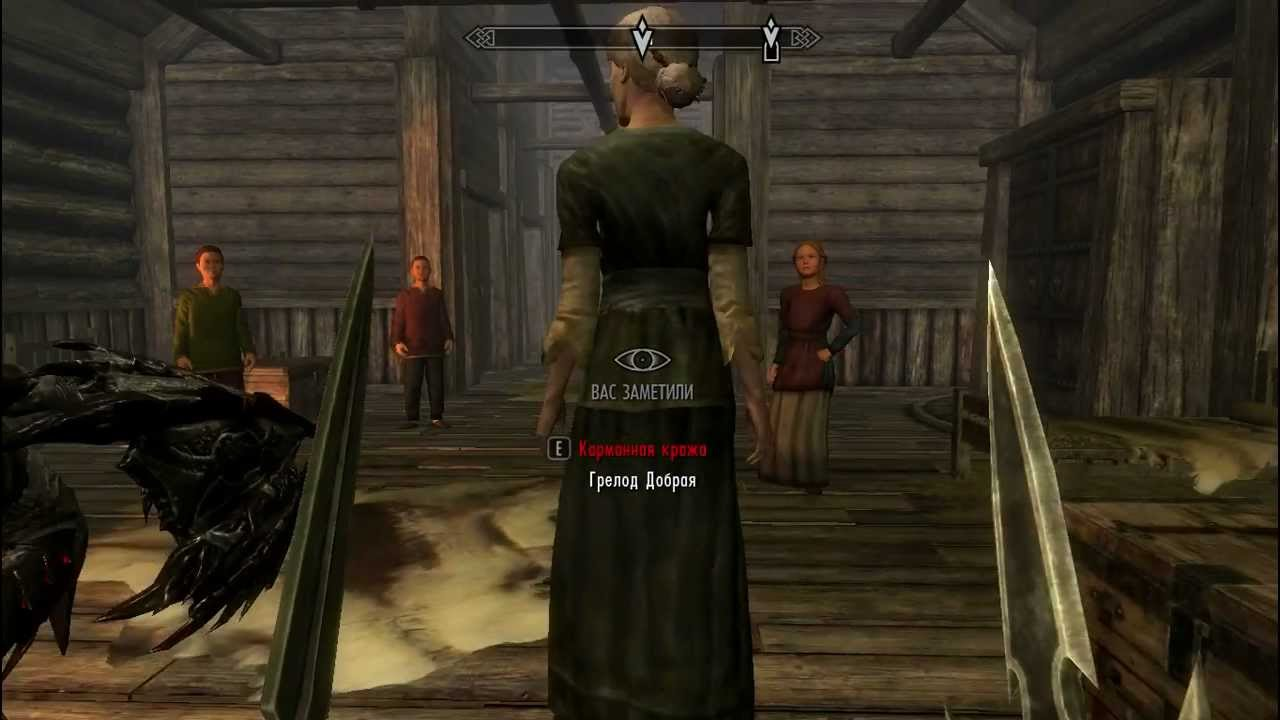Click the left decorative end of the compass bar
Viewport: 1280px width, 720px height.
click(480, 38)
